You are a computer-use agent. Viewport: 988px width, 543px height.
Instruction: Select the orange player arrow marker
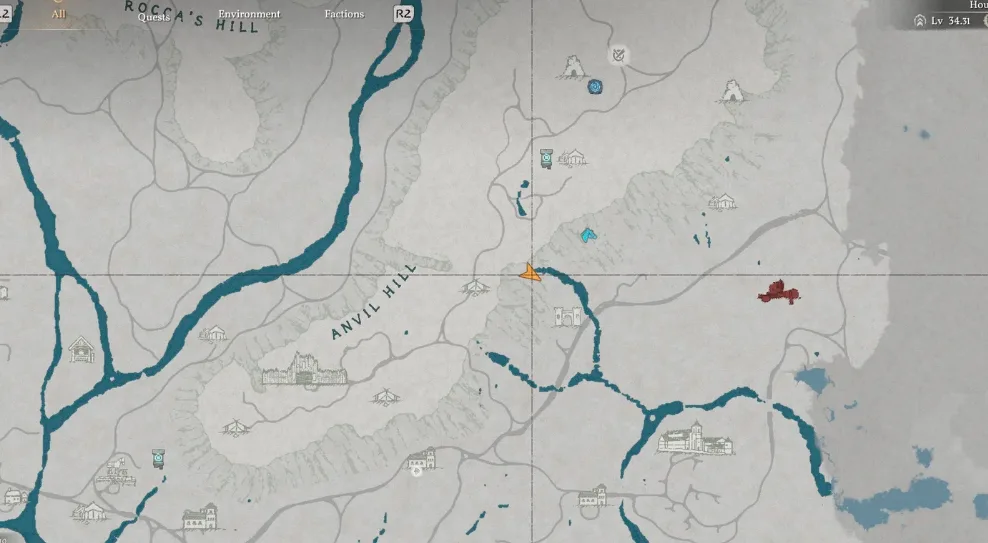click(530, 272)
